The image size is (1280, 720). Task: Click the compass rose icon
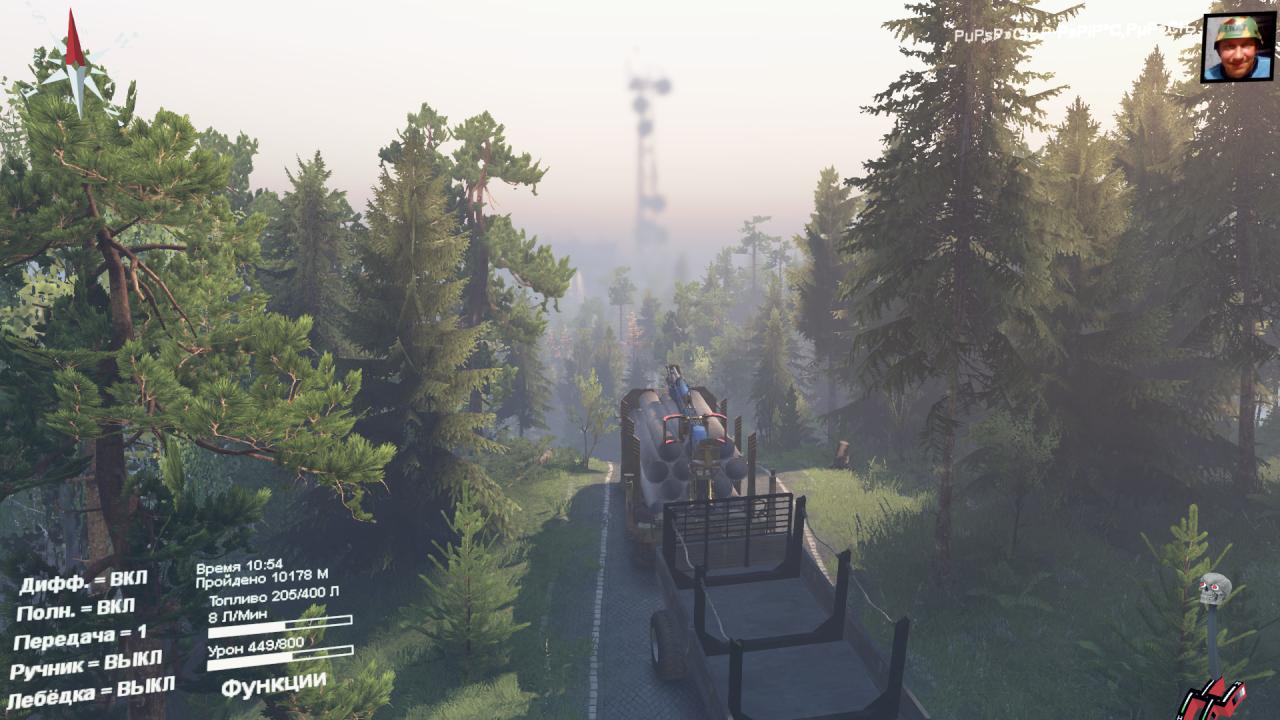pos(75,62)
